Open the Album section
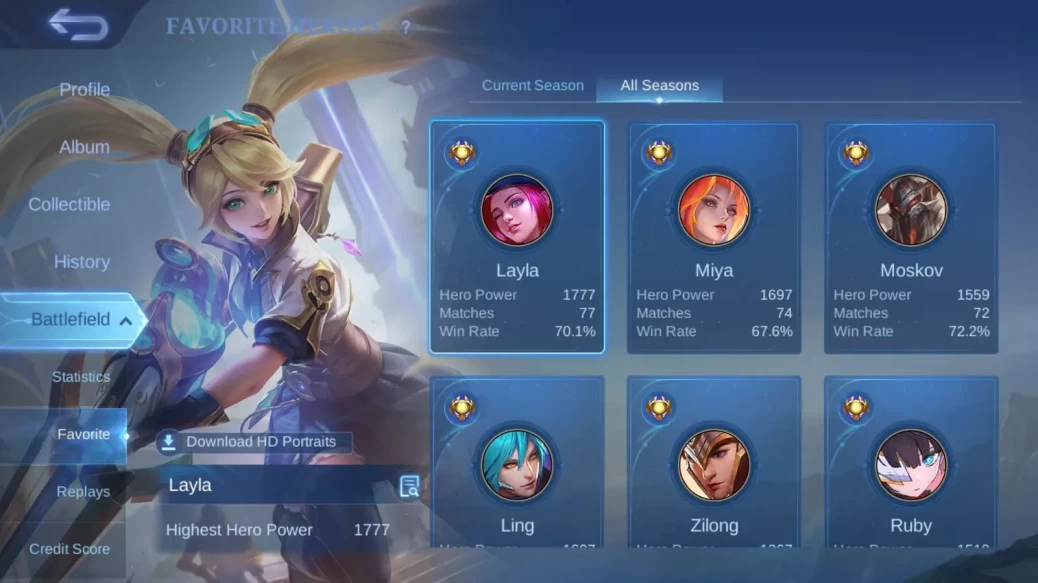This screenshot has width=1038, height=583. tap(84, 147)
